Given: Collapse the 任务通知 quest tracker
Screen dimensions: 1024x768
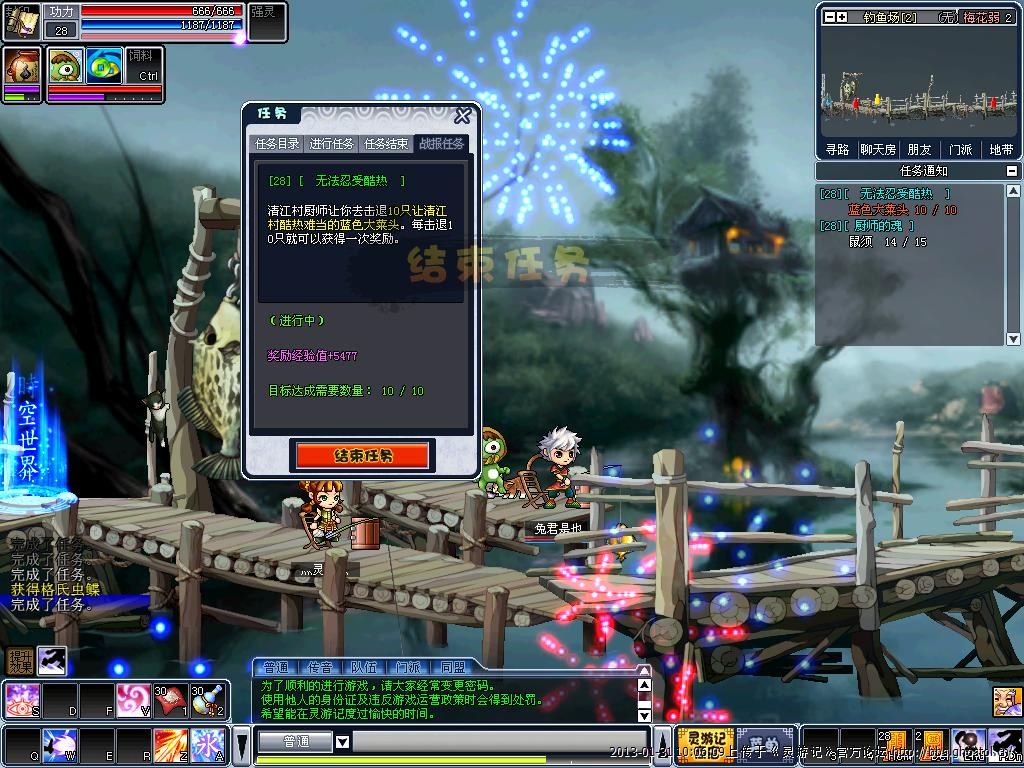Looking at the screenshot, I should 1012,171.
